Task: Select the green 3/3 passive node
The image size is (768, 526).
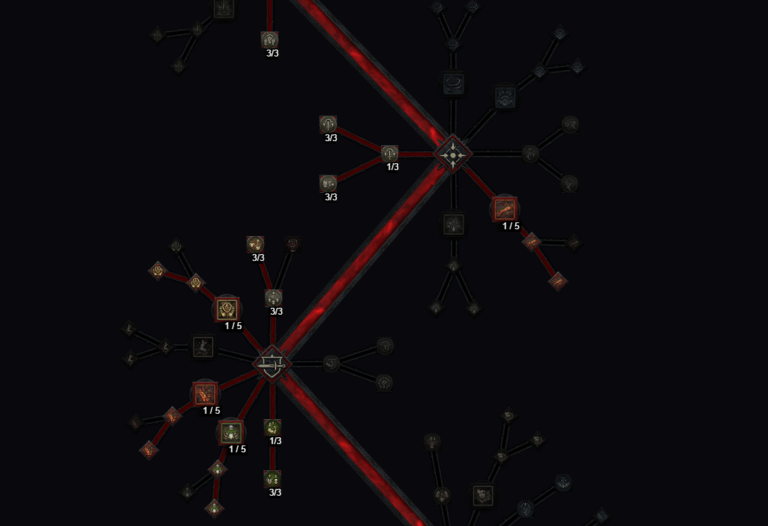Action: click(272, 478)
